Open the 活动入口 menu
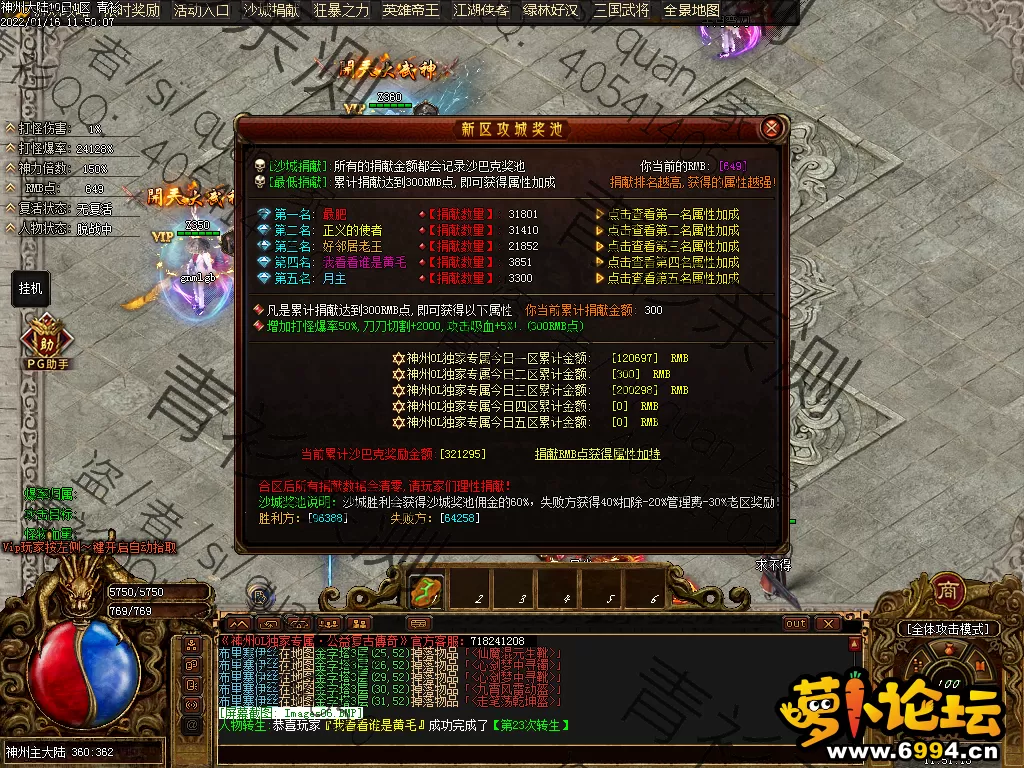Image resolution: width=1024 pixels, height=768 pixels. [x=201, y=11]
